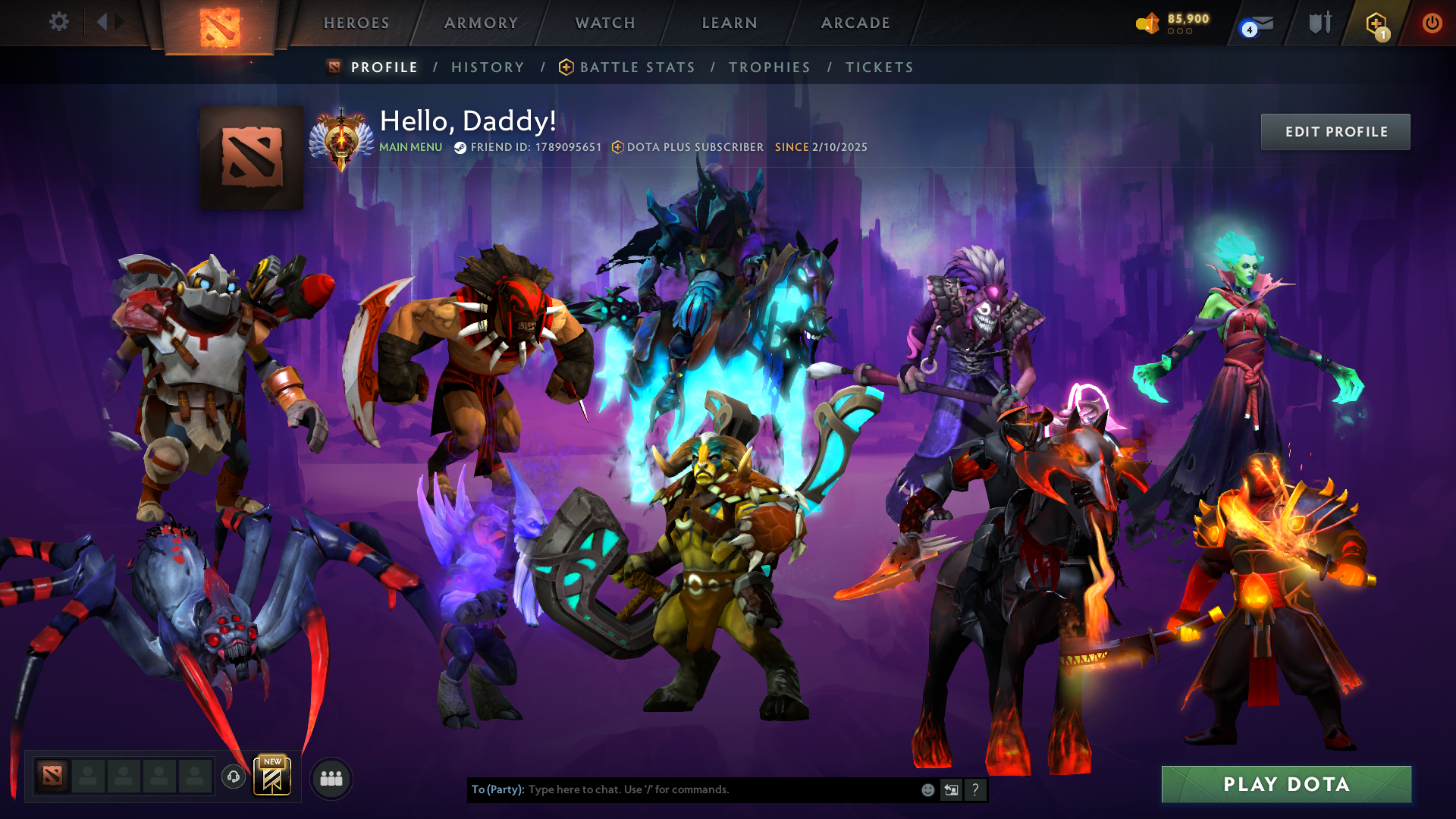Open the emoticon picker in the chat bar
The height and width of the screenshot is (819, 1456).
927,789
